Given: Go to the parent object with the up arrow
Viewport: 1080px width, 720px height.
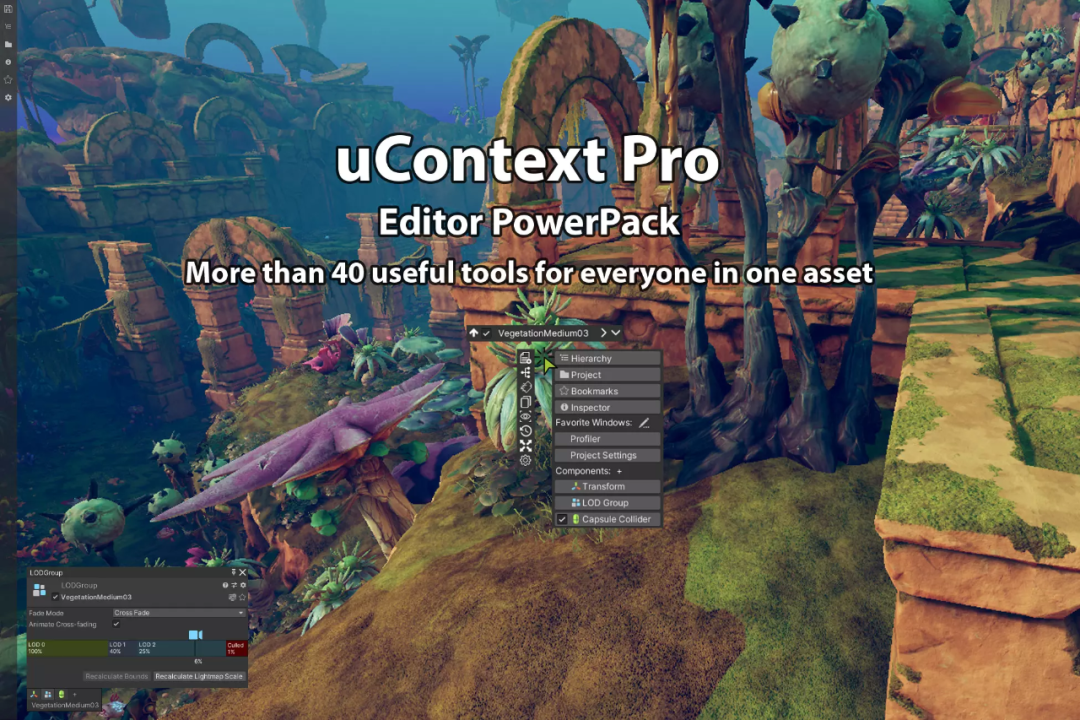Looking at the screenshot, I should pos(473,332).
